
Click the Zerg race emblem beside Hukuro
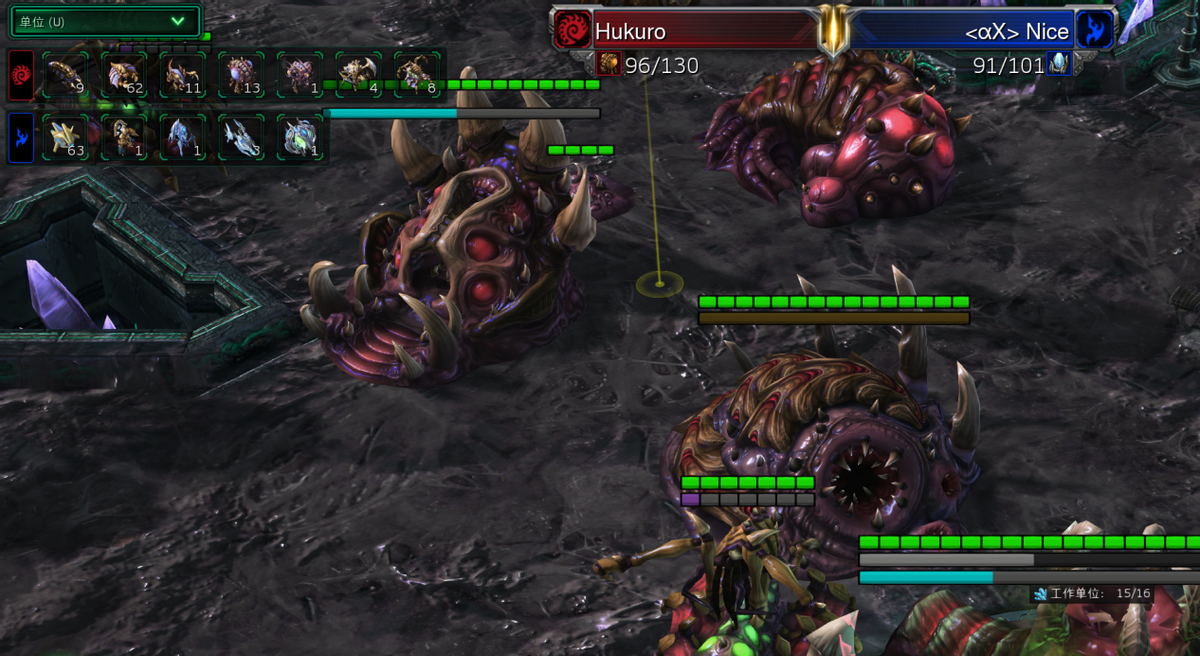(x=573, y=30)
